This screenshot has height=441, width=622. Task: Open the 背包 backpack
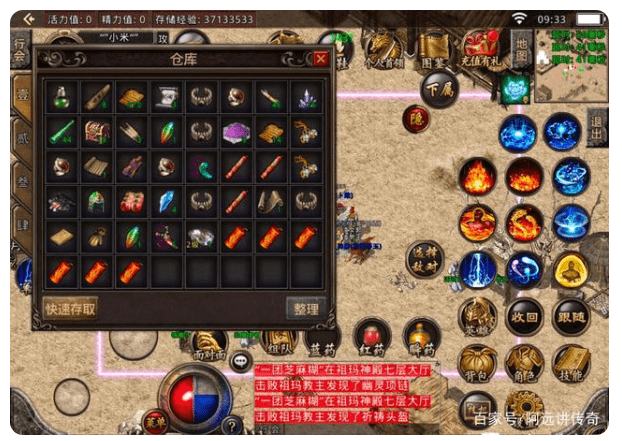(477, 362)
